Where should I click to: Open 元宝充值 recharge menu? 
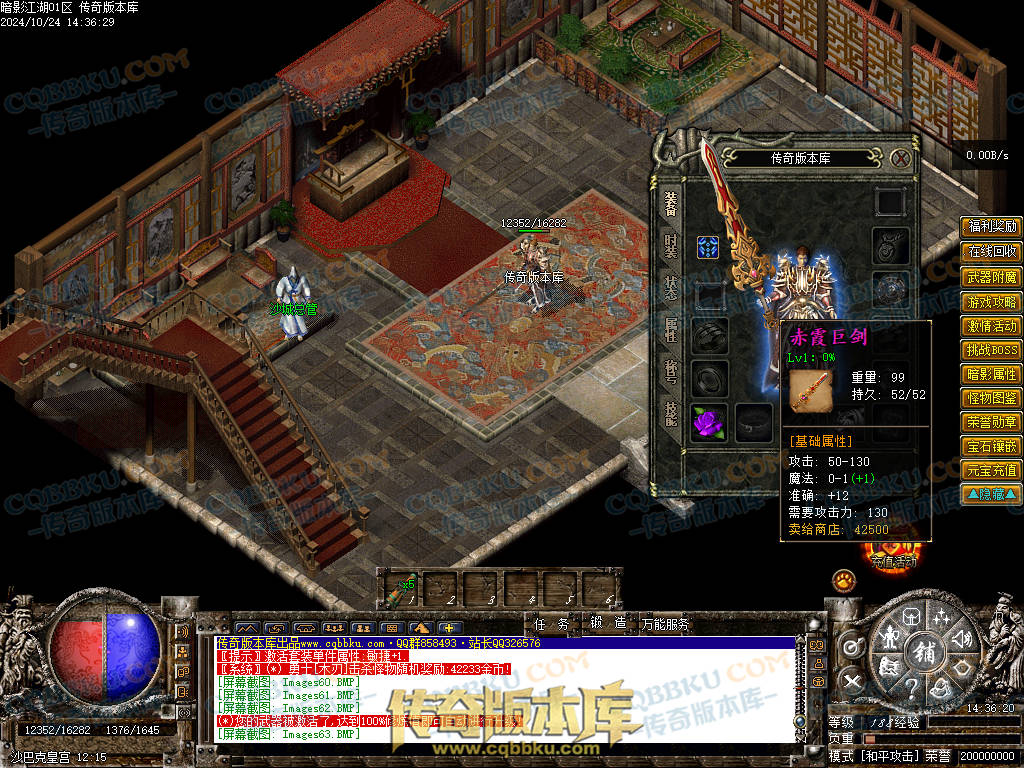pos(991,470)
